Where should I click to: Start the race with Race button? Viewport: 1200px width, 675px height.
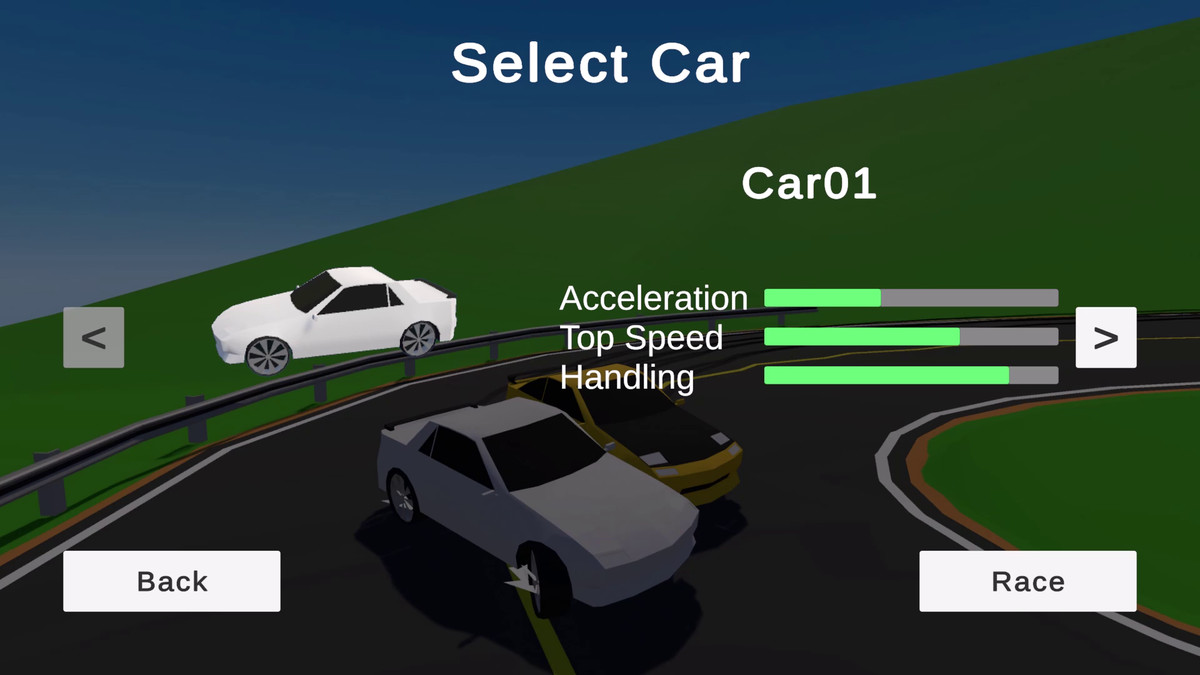coord(1027,581)
